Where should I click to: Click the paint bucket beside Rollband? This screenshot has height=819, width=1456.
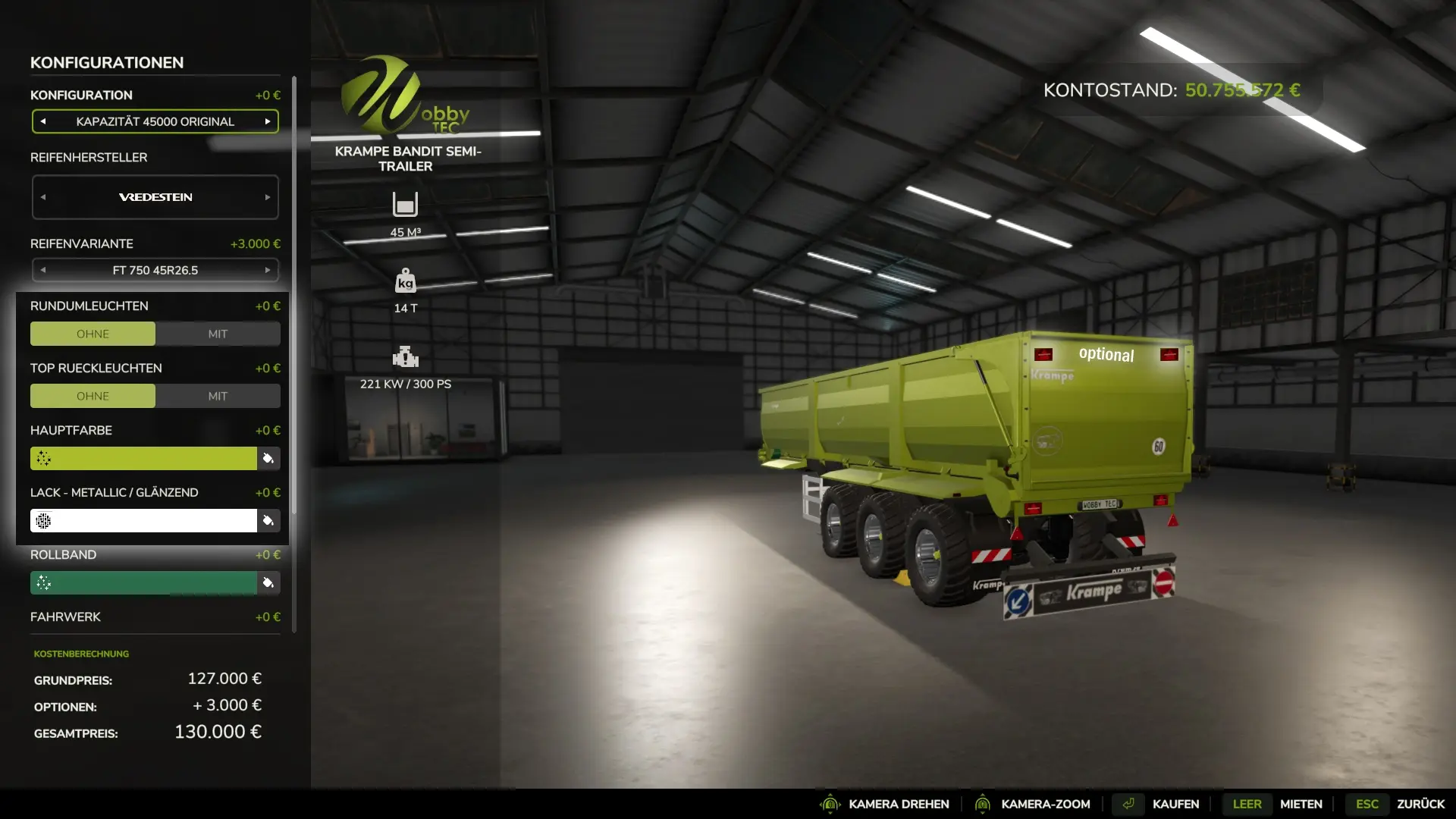[x=268, y=582]
